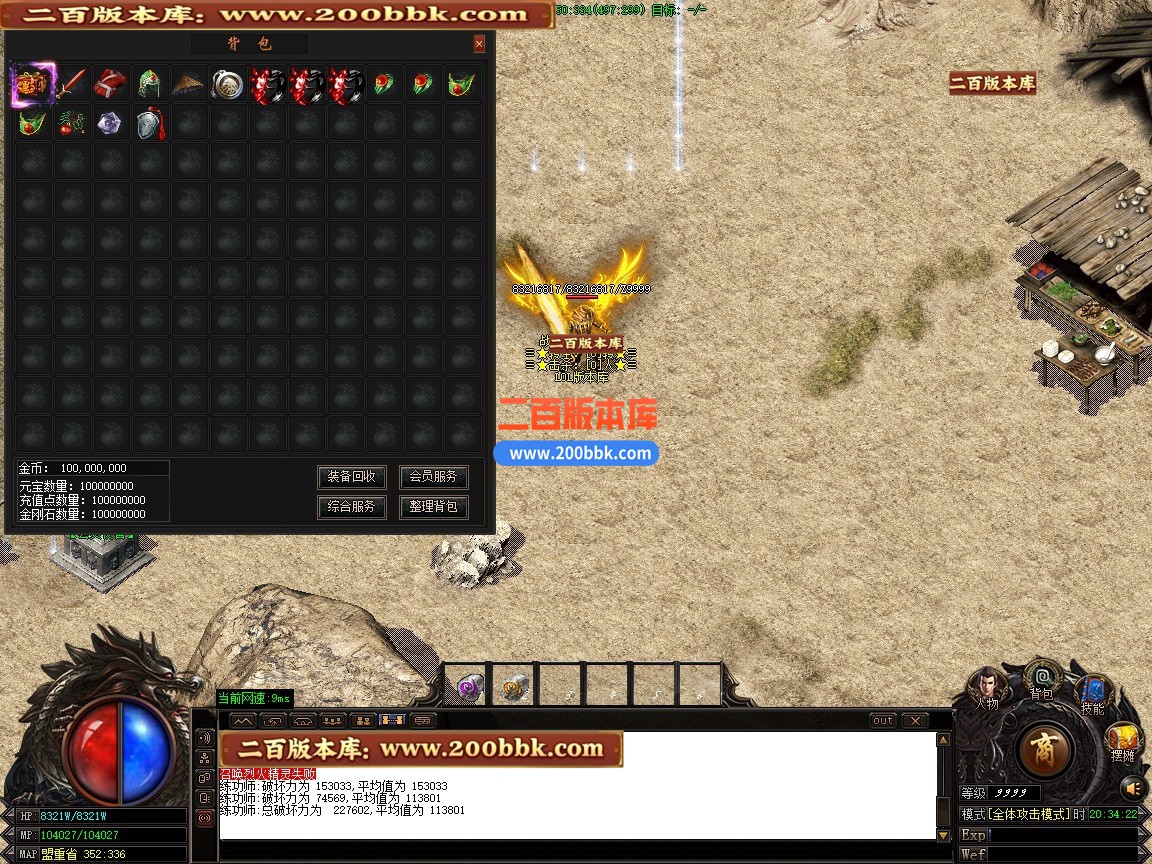
Task: Select the green helmet item
Action: pos(150,85)
